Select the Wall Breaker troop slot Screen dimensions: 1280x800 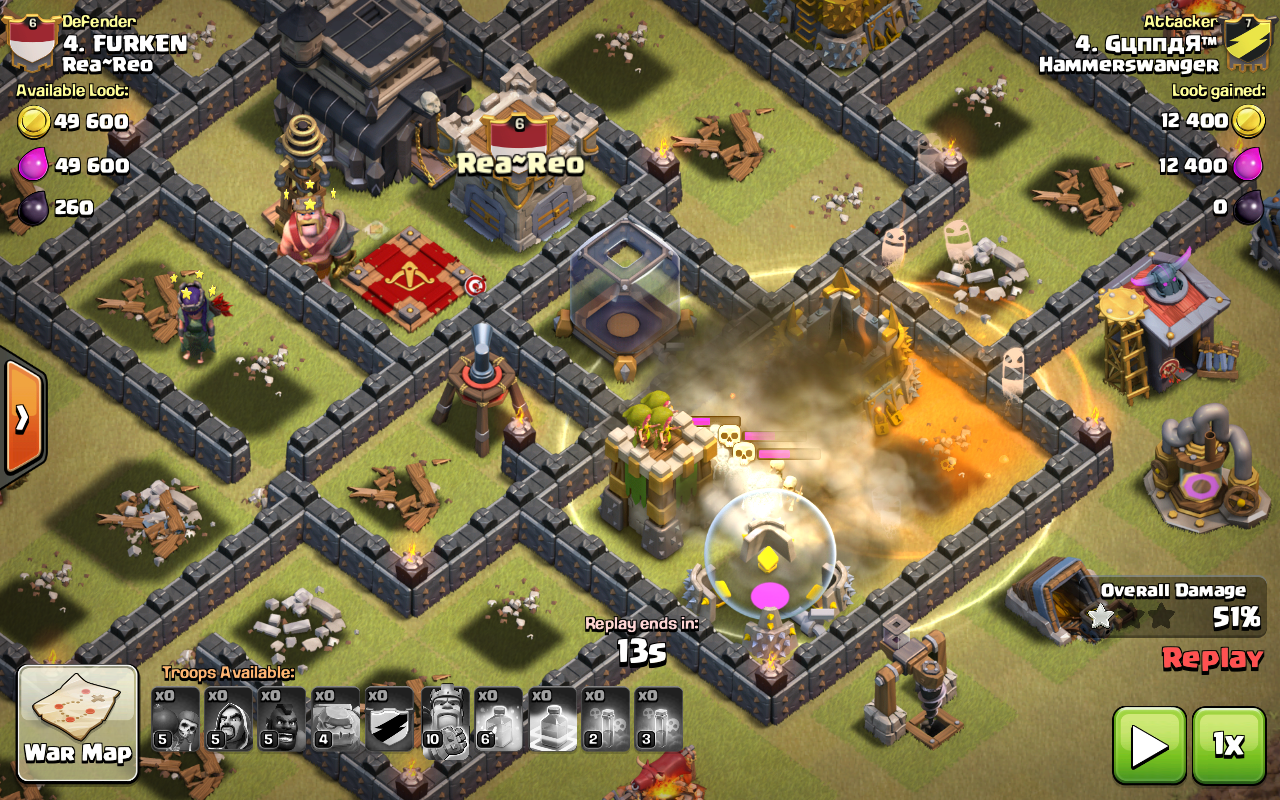point(176,719)
